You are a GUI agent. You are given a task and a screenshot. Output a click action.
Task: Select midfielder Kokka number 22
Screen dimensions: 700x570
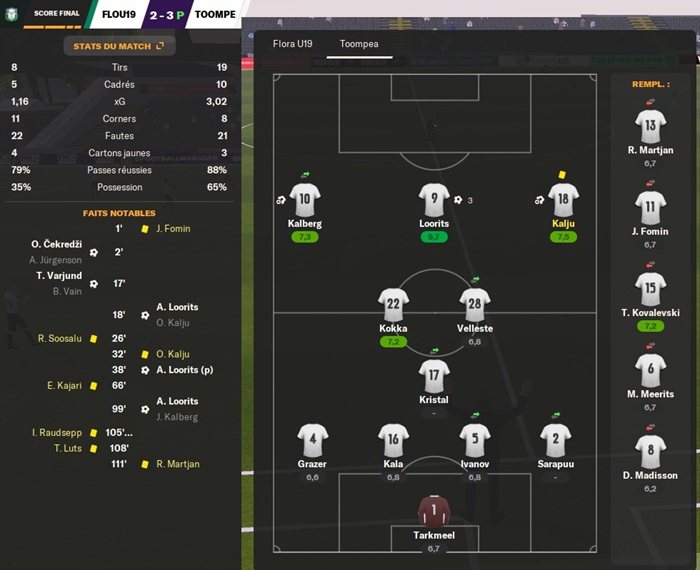coord(393,305)
